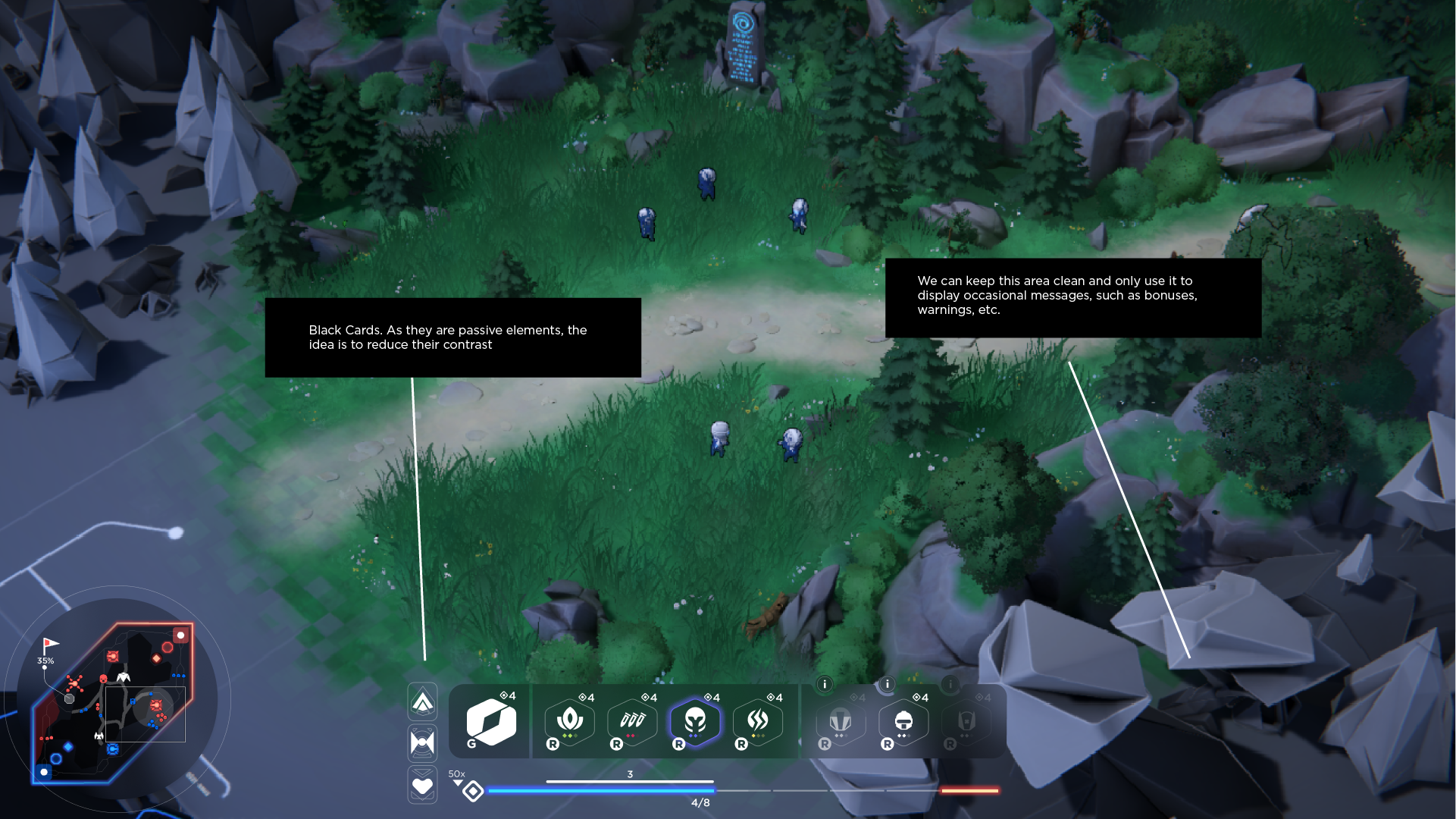This screenshot has width=1456, height=819.
Task: Activate the twin lightning bolts card
Action: pyautogui.click(x=758, y=721)
